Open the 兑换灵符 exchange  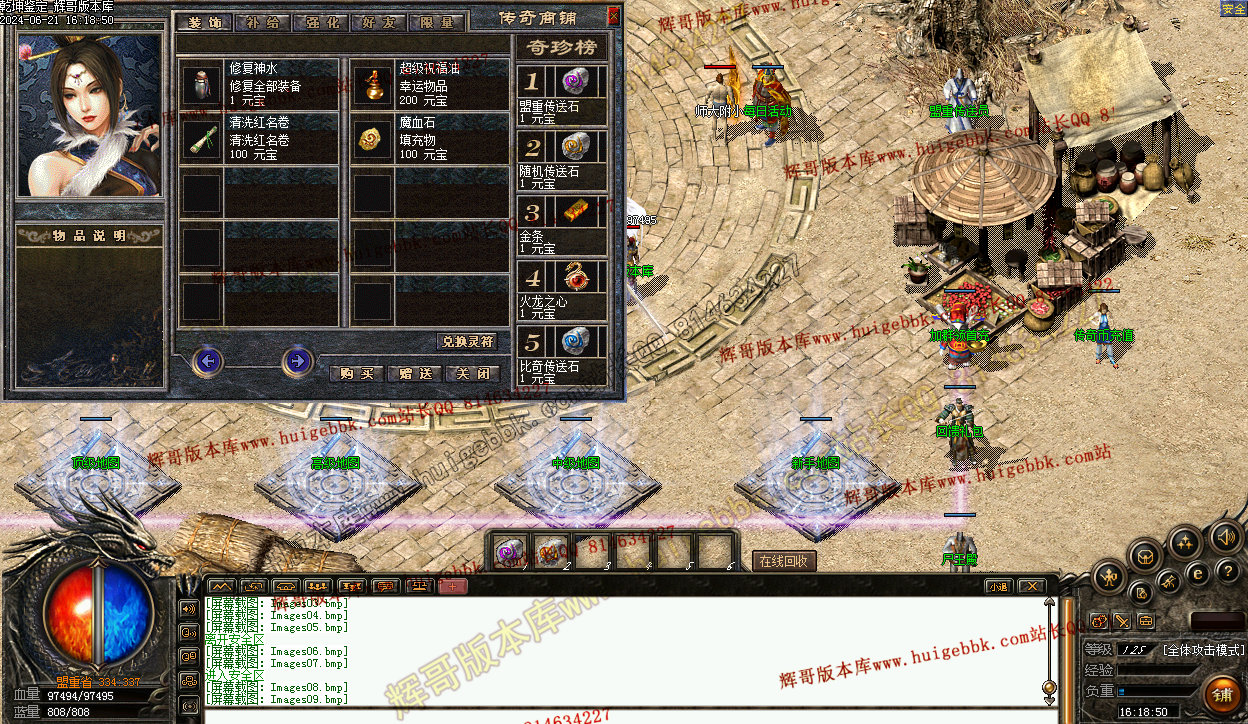[467, 342]
